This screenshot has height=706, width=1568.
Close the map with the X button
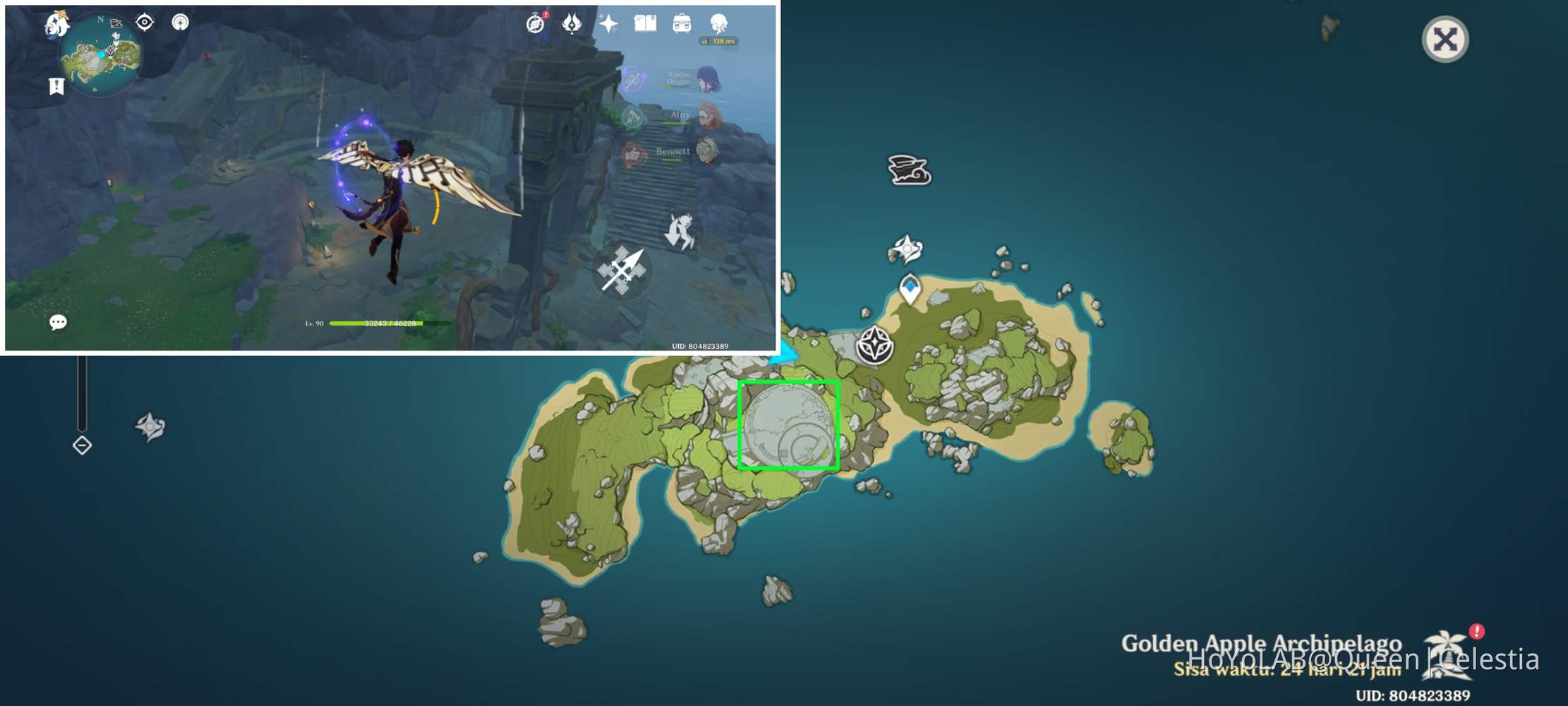point(1445,39)
